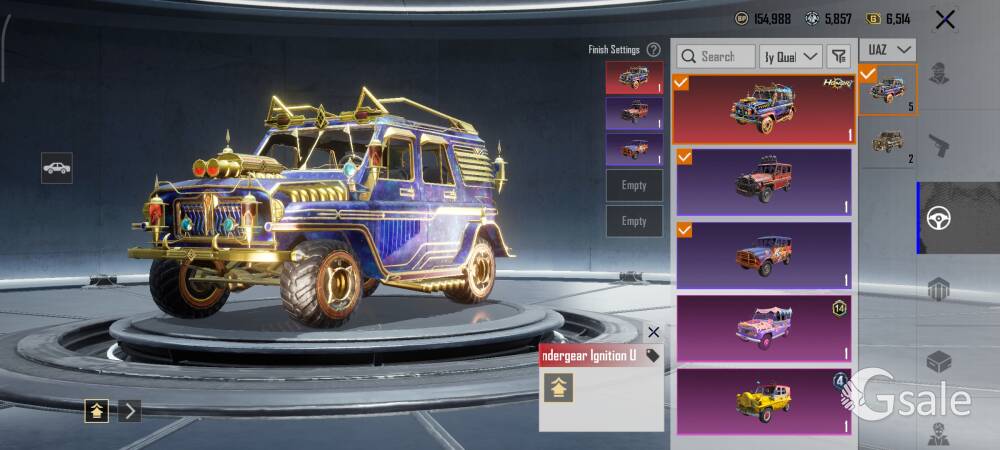This screenshot has width=1000, height=450.
Task: Switch to the steering wheel vehicles tab
Action: (939, 219)
